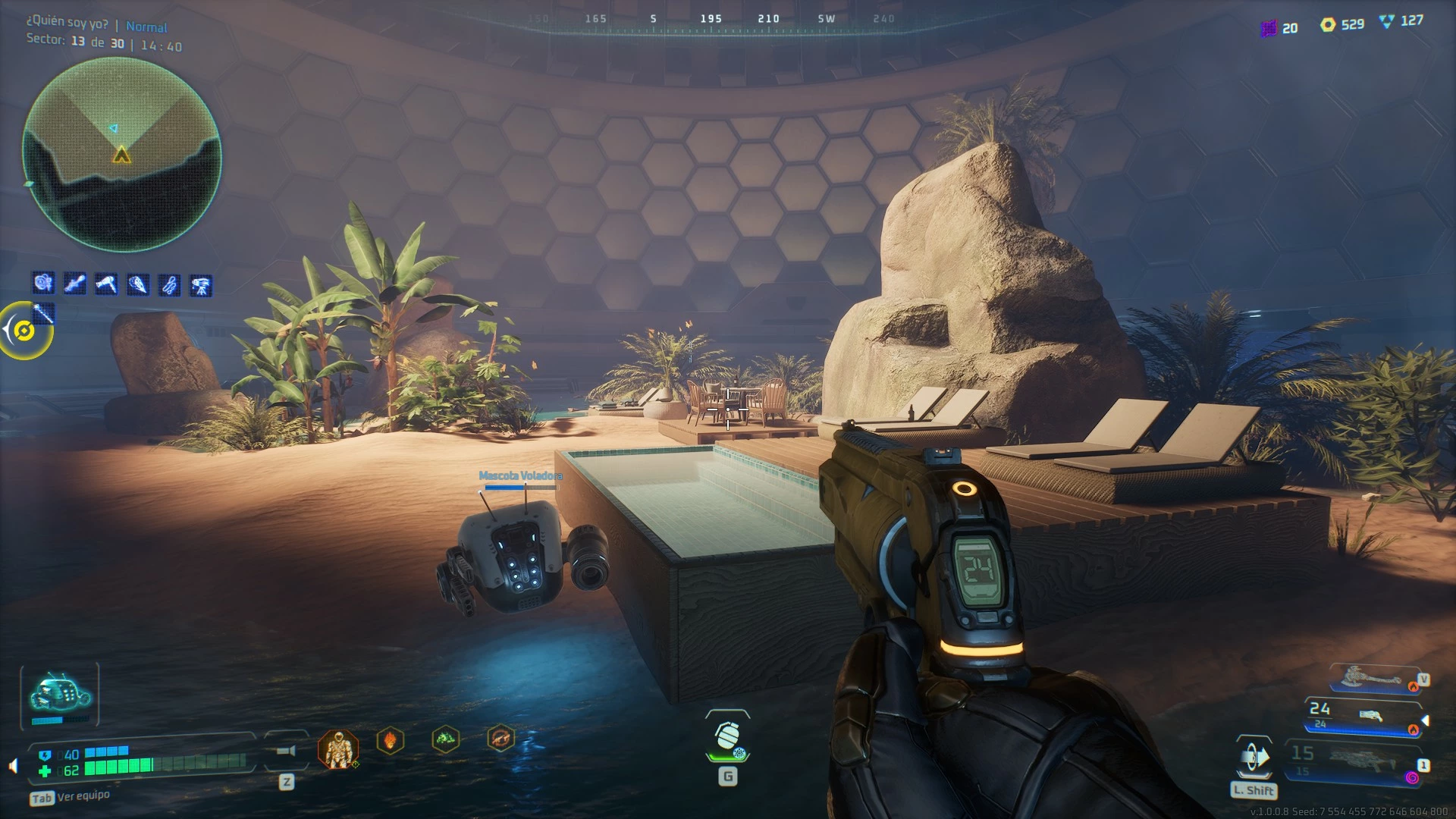
Task: Select the axe melee weapon slot
Action: [x=1371, y=677]
